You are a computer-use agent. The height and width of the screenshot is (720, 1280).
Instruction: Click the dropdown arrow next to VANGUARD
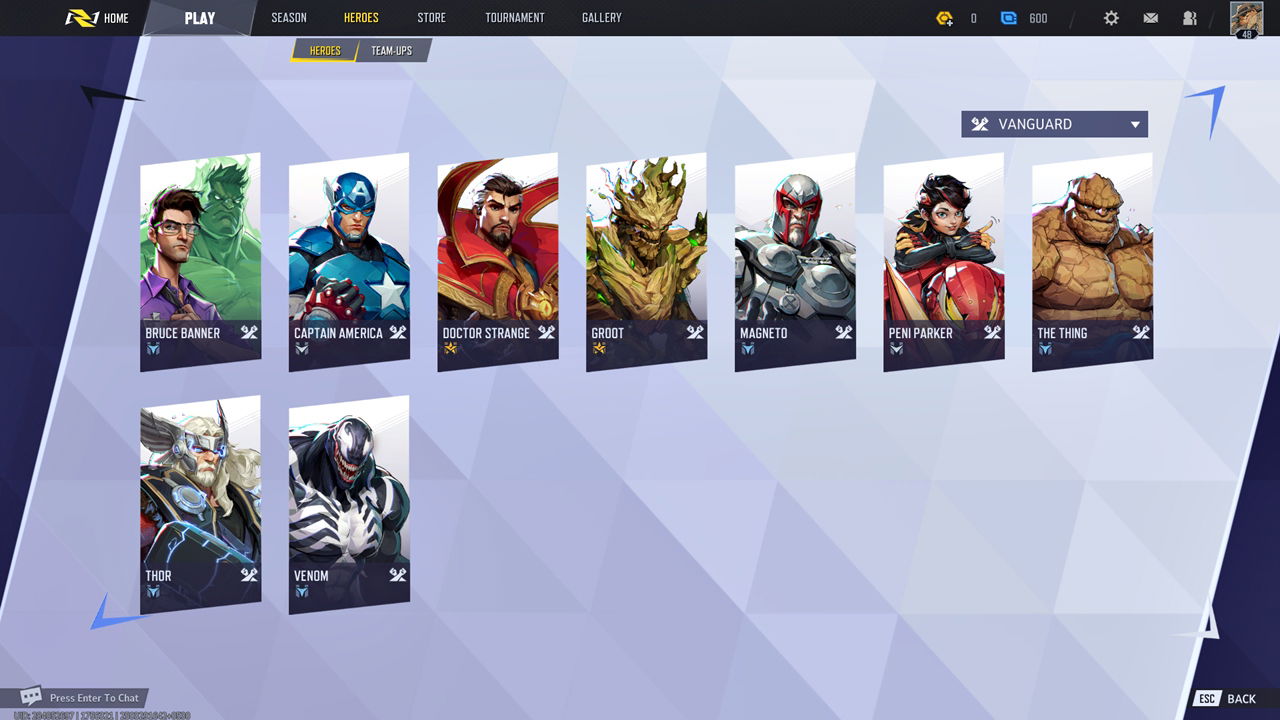click(x=1135, y=124)
